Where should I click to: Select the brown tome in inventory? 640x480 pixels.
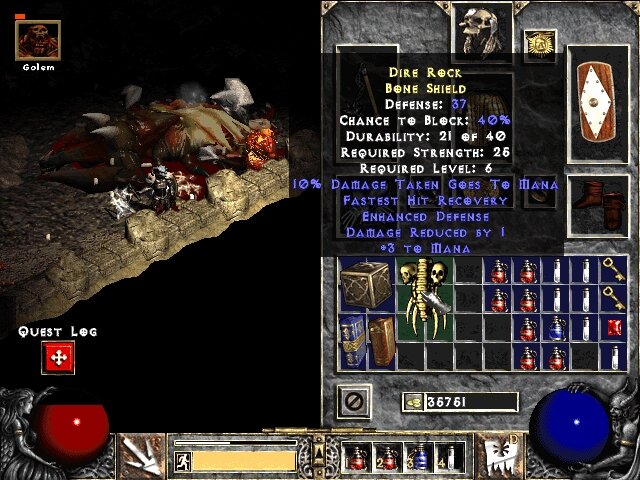pyautogui.click(x=381, y=339)
